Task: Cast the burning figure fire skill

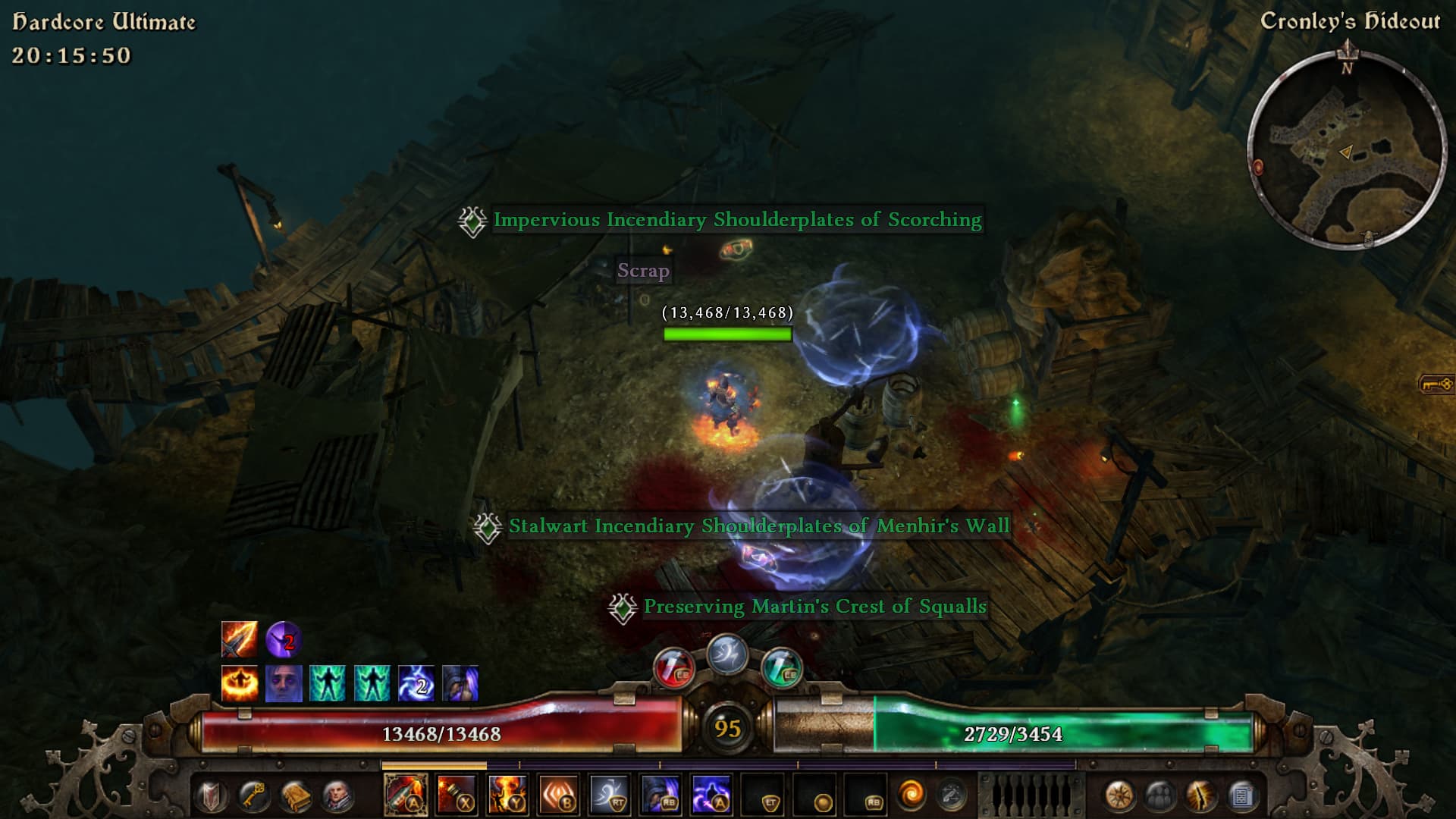Action: click(x=507, y=795)
